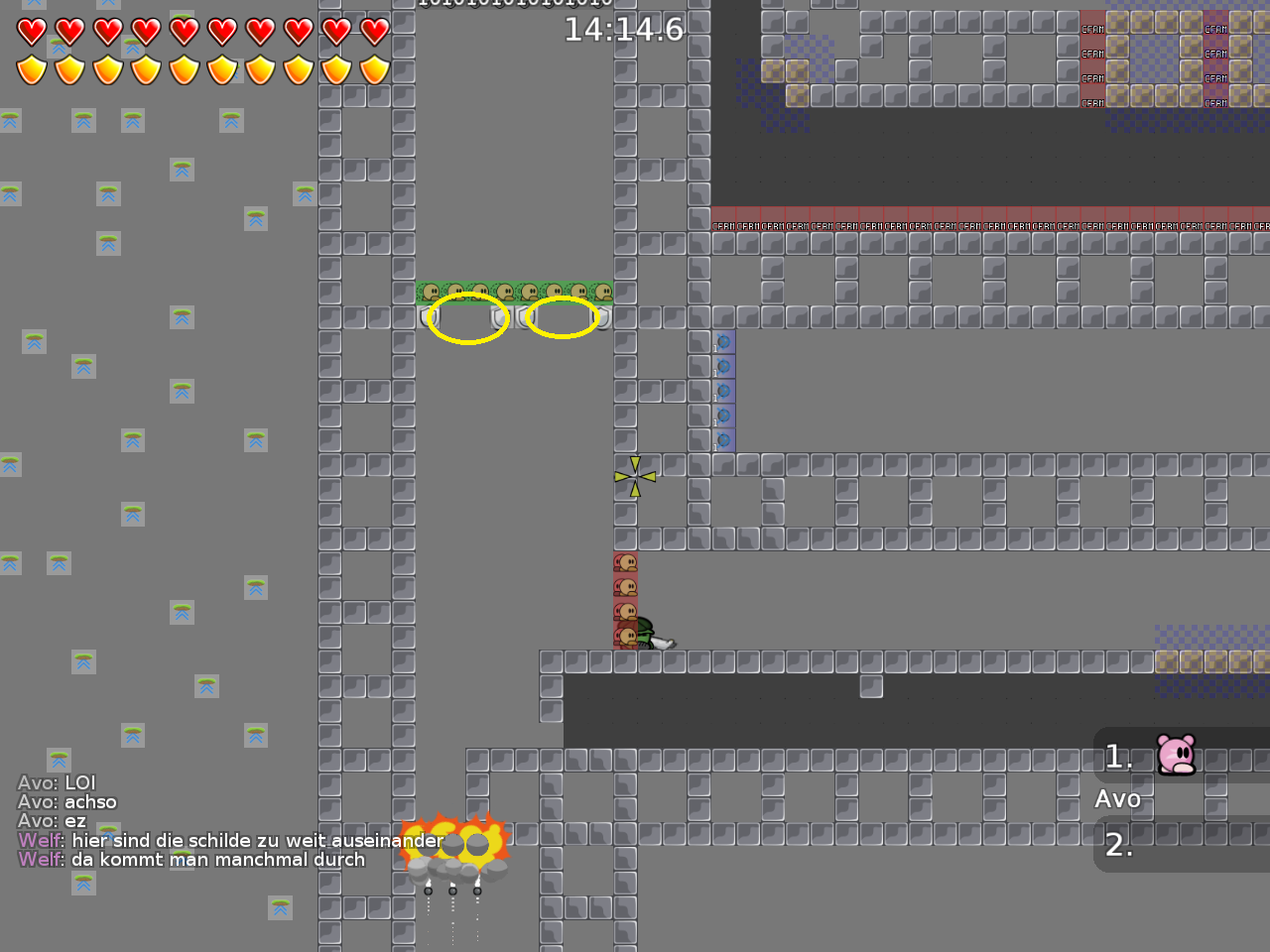Click the rank 1. entry on the leaderboard
The image size is (1270, 952).
[1119, 757]
